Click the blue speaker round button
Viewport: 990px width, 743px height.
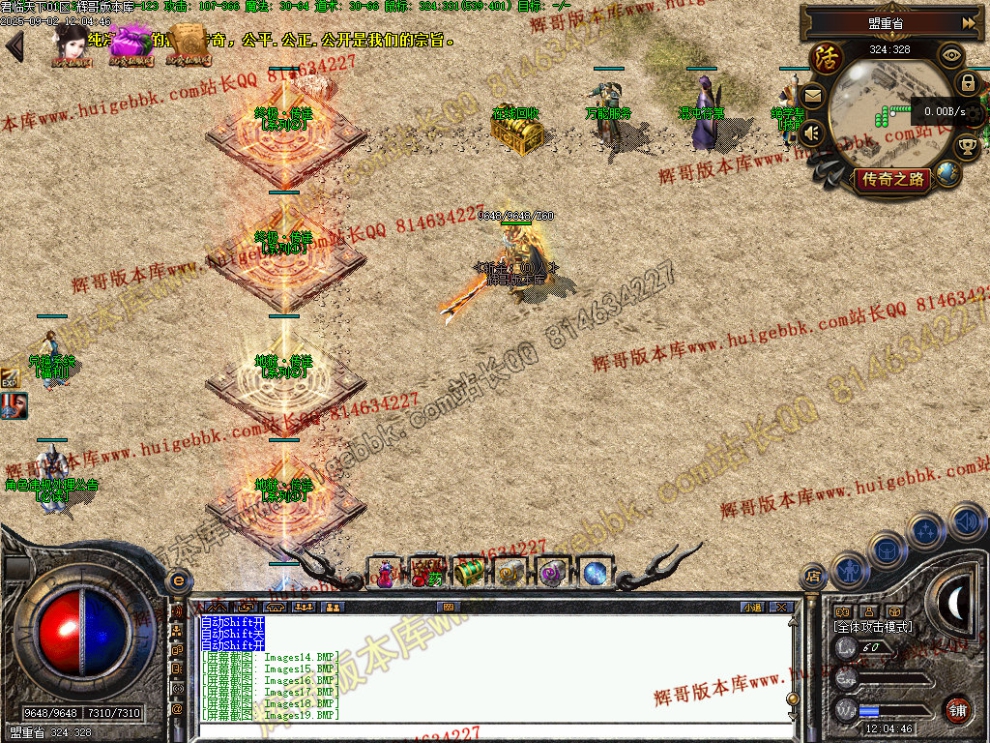966,521
